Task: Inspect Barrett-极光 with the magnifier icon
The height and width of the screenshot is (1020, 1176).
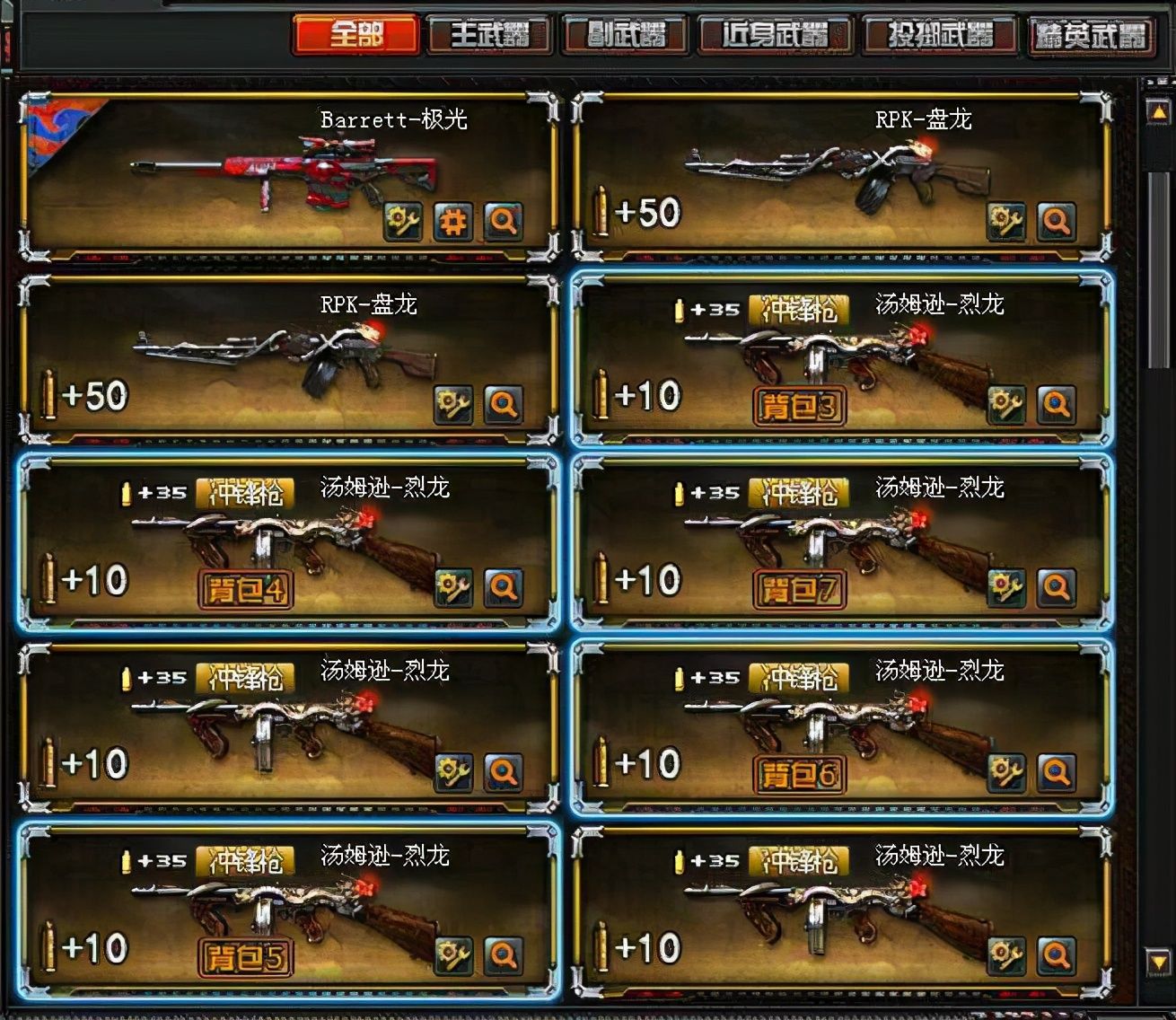Action: 504,221
